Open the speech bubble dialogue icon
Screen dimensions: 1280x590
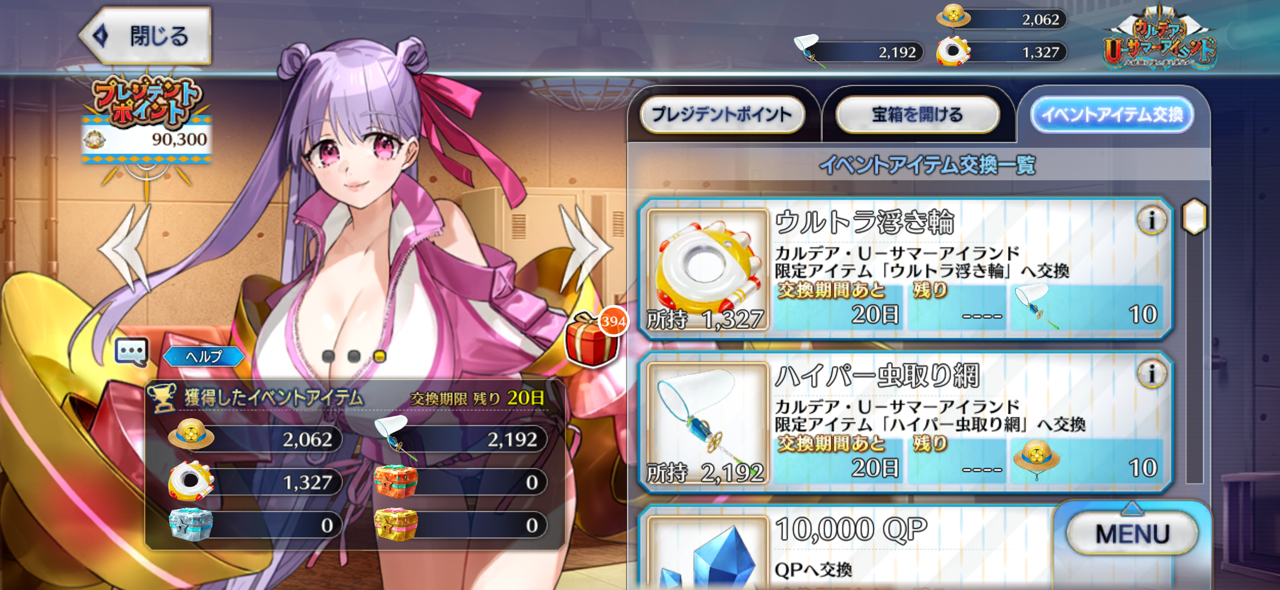coord(132,351)
